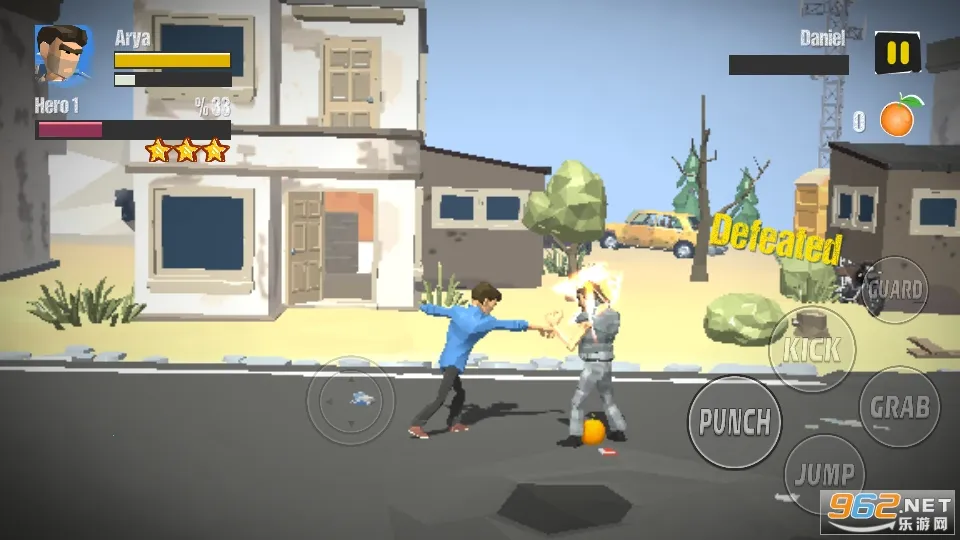Screen dimensions: 960x540
Task: Select Arya's hero portrait
Action: (63, 55)
